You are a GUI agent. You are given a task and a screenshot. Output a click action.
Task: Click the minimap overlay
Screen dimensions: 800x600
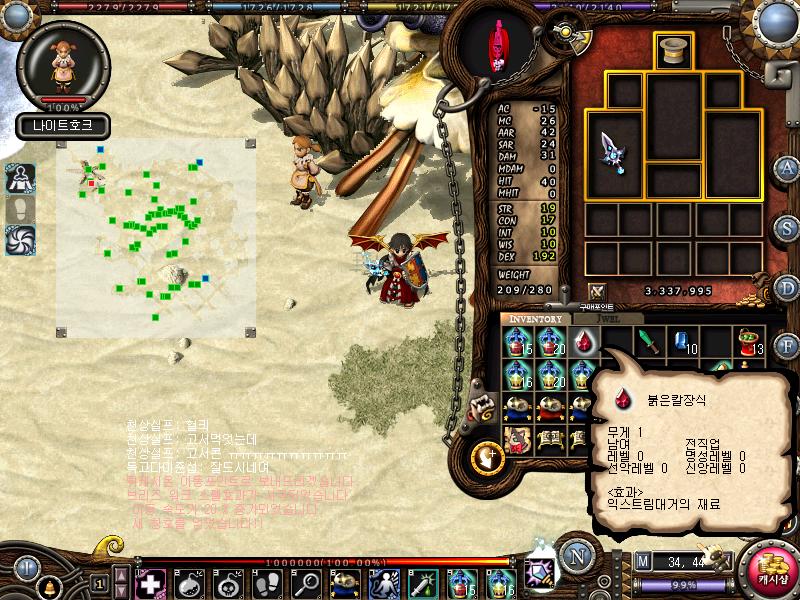click(x=155, y=238)
